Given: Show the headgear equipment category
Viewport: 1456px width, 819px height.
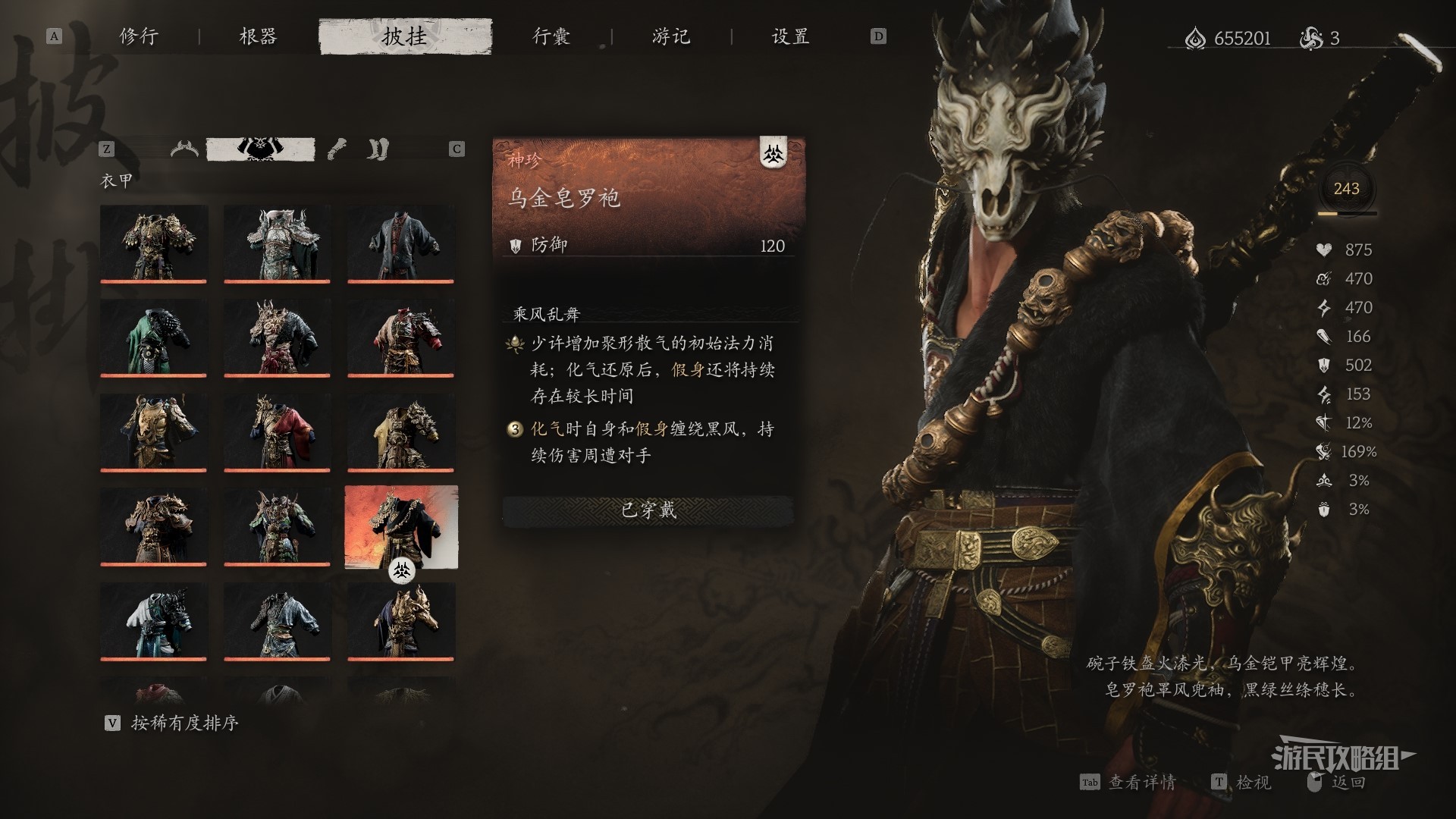Looking at the screenshot, I should click(x=185, y=149).
